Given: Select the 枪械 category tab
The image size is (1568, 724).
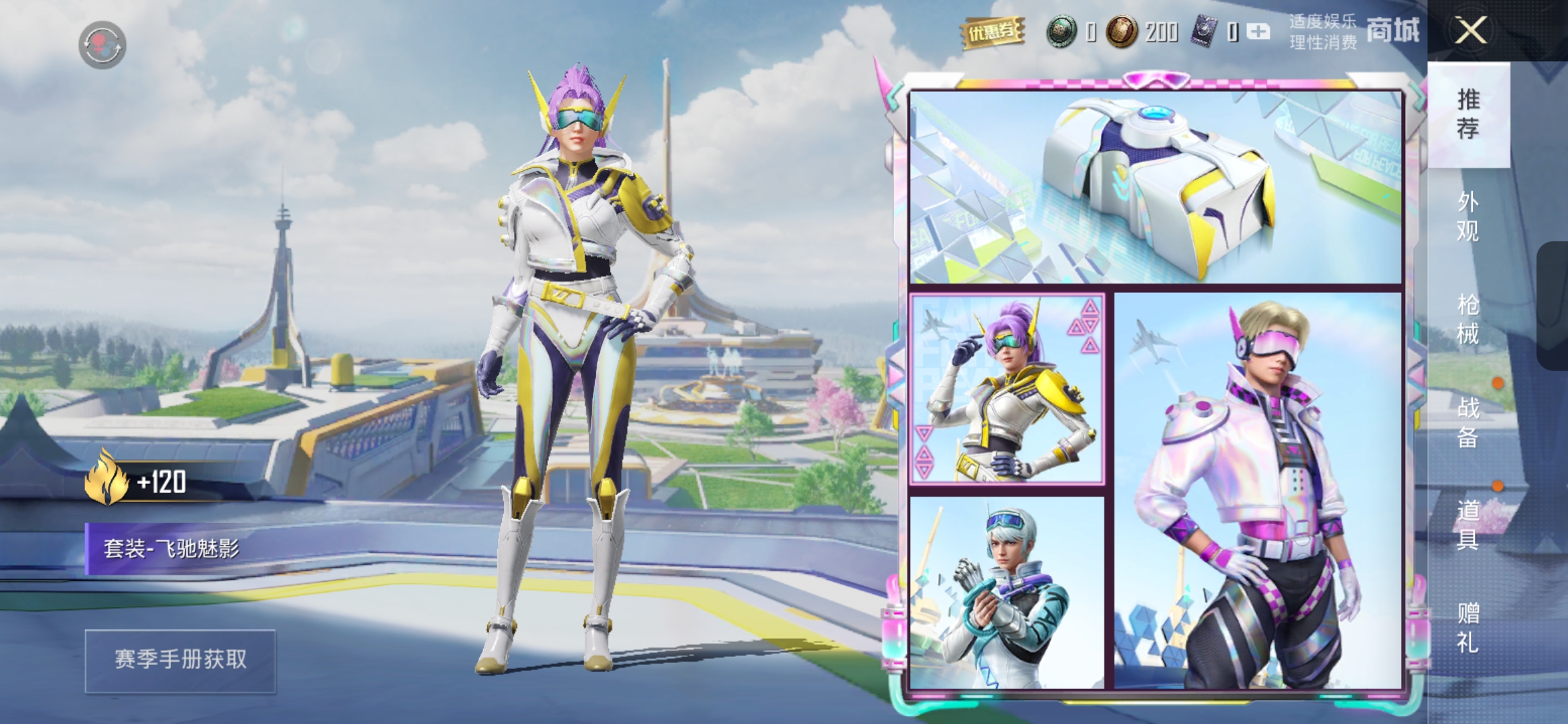Looking at the screenshot, I should (x=1468, y=319).
